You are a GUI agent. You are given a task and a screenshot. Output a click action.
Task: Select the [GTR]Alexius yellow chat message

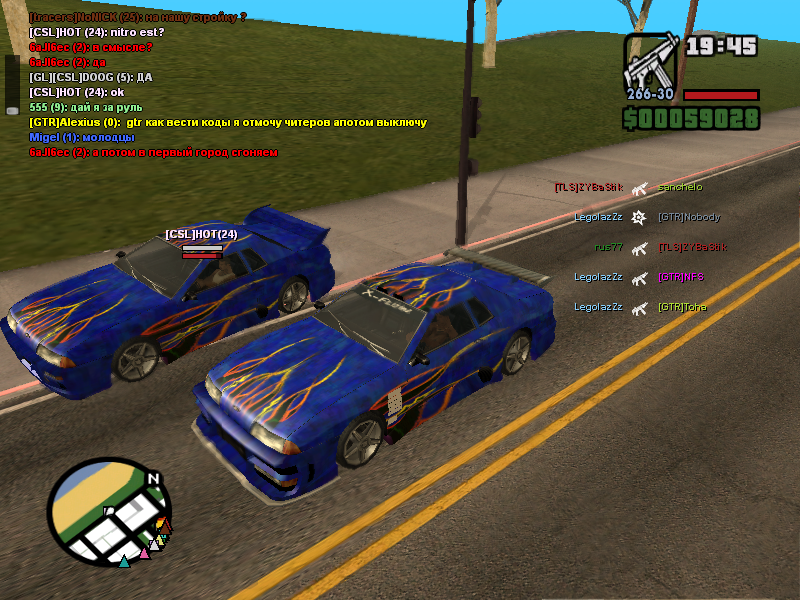pyautogui.click(x=228, y=122)
